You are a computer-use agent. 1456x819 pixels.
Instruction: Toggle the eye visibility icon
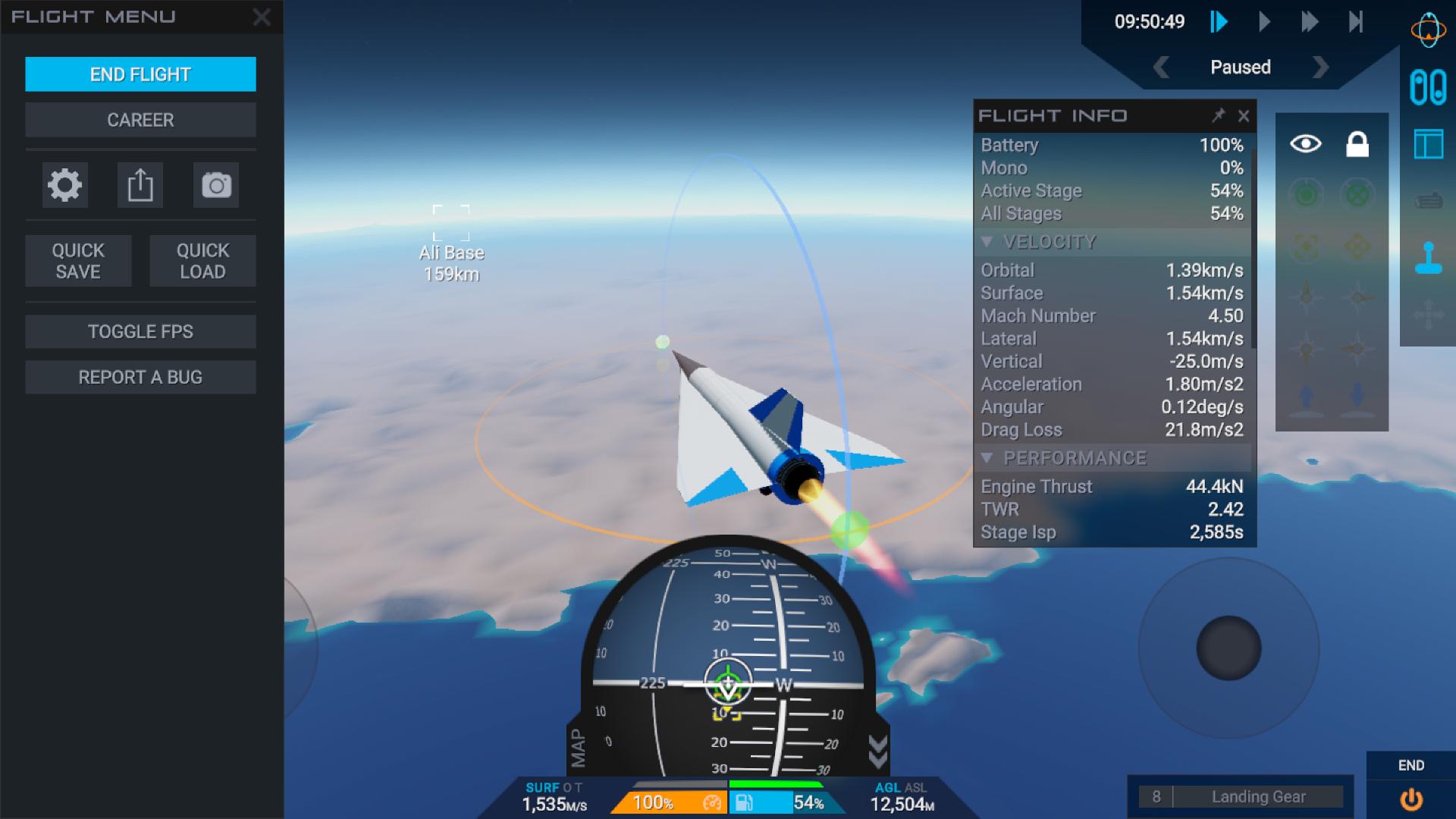(1306, 143)
